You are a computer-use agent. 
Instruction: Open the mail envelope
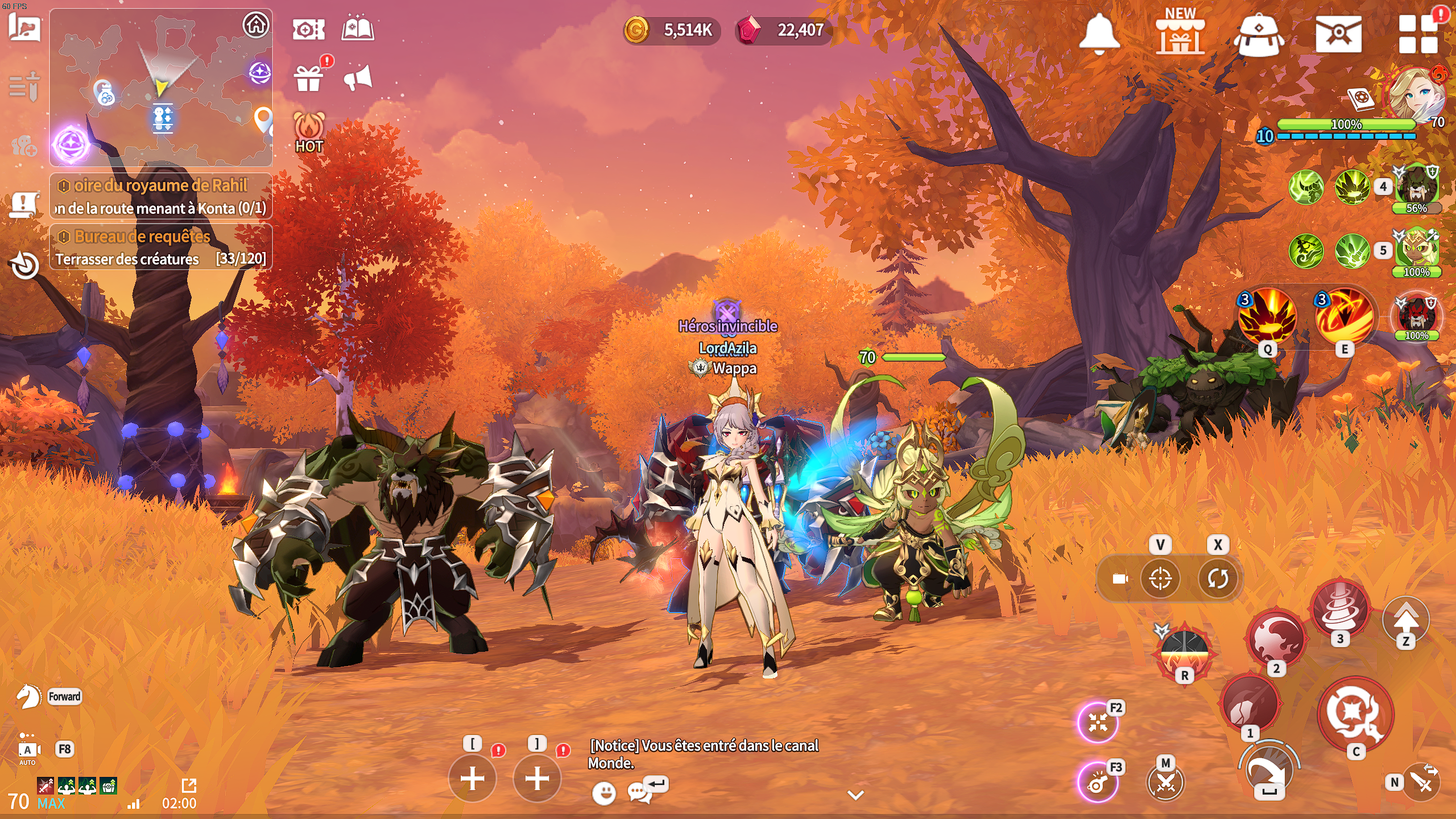pos(1338,34)
